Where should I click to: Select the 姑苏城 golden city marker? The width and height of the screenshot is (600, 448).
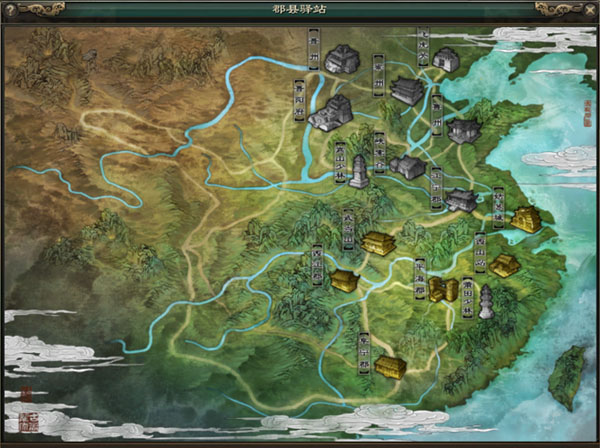click(523, 219)
